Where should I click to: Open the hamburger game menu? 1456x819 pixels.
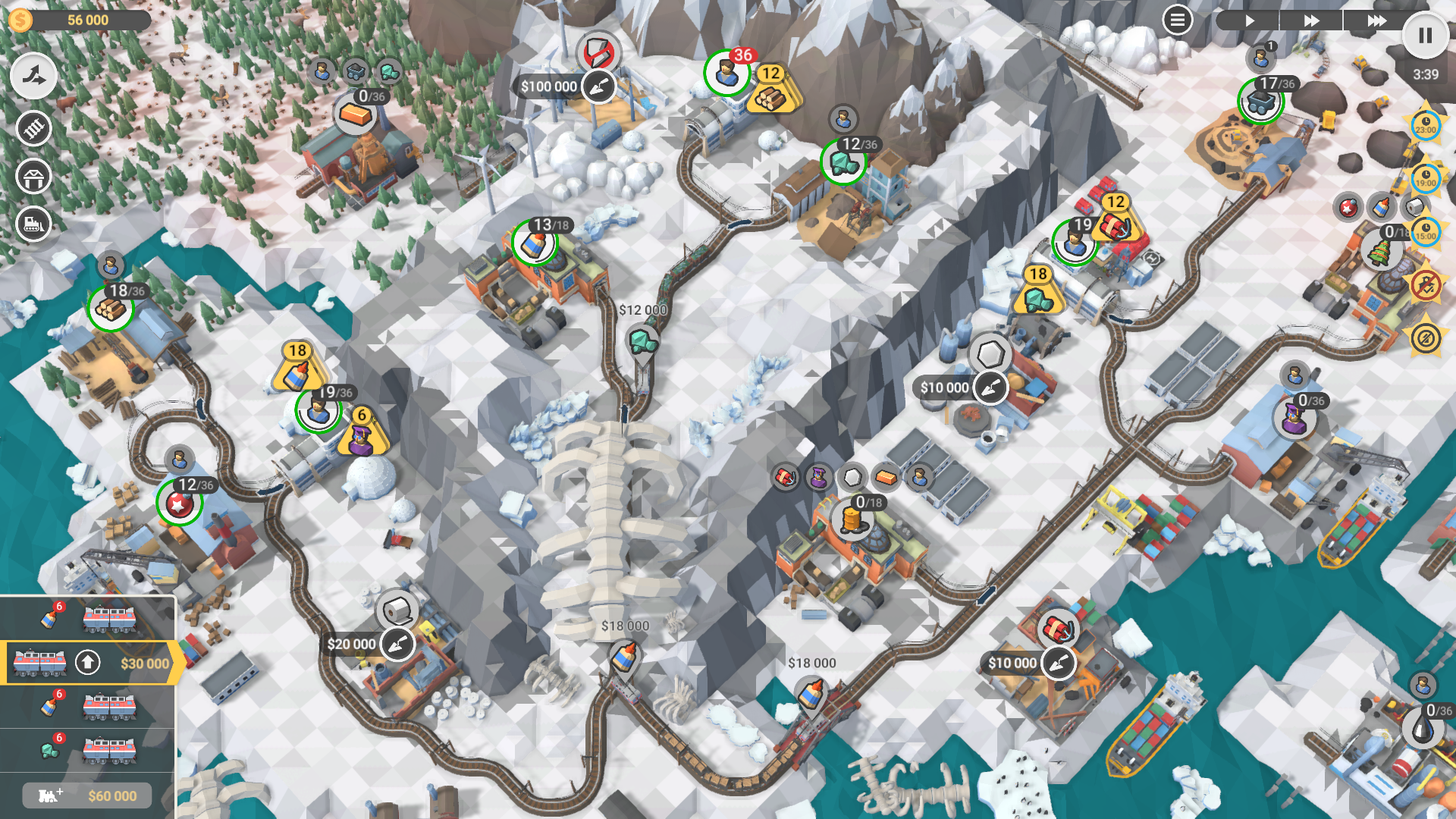click(1177, 20)
